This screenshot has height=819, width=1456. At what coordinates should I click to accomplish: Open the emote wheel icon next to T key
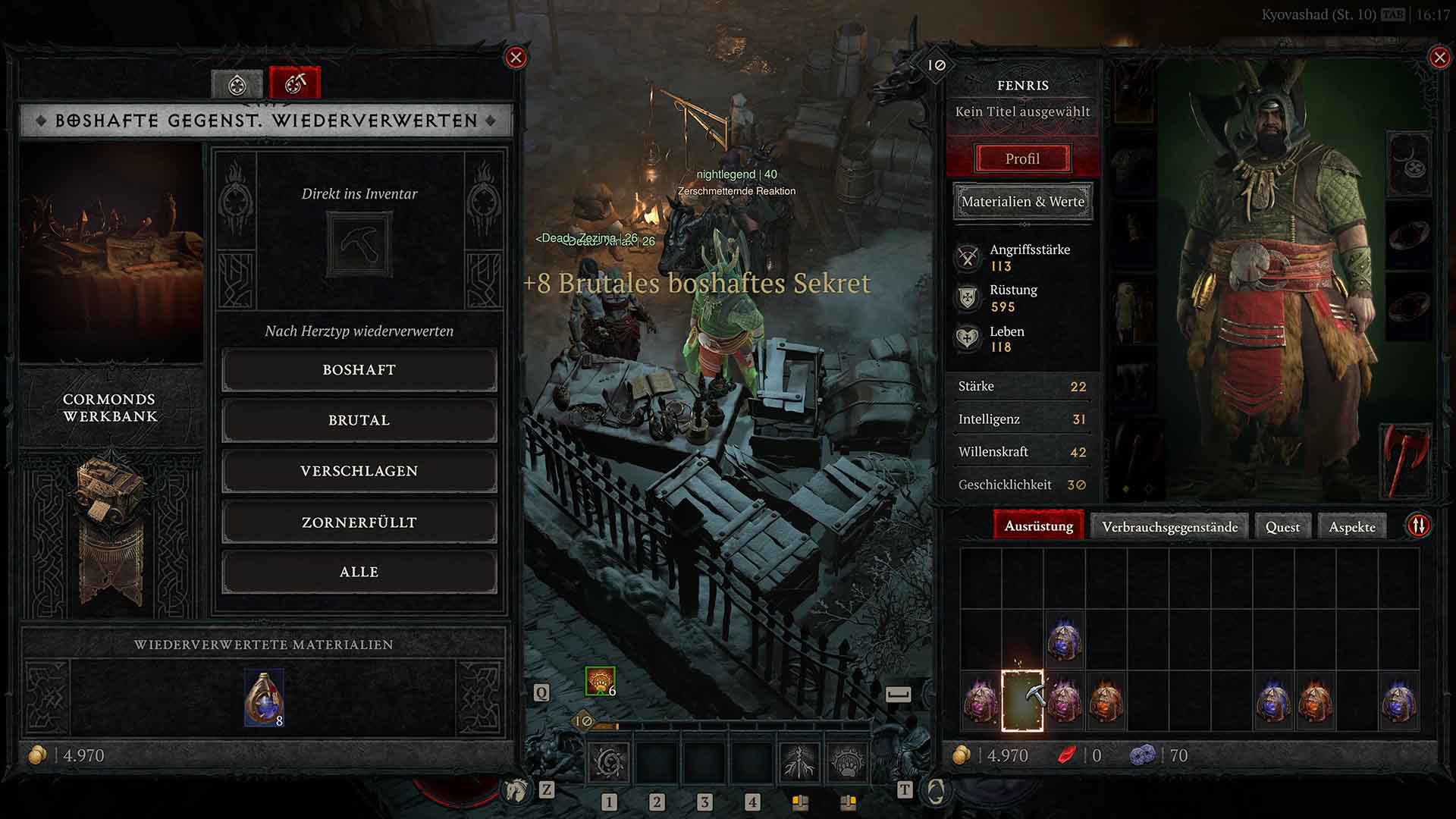938,792
